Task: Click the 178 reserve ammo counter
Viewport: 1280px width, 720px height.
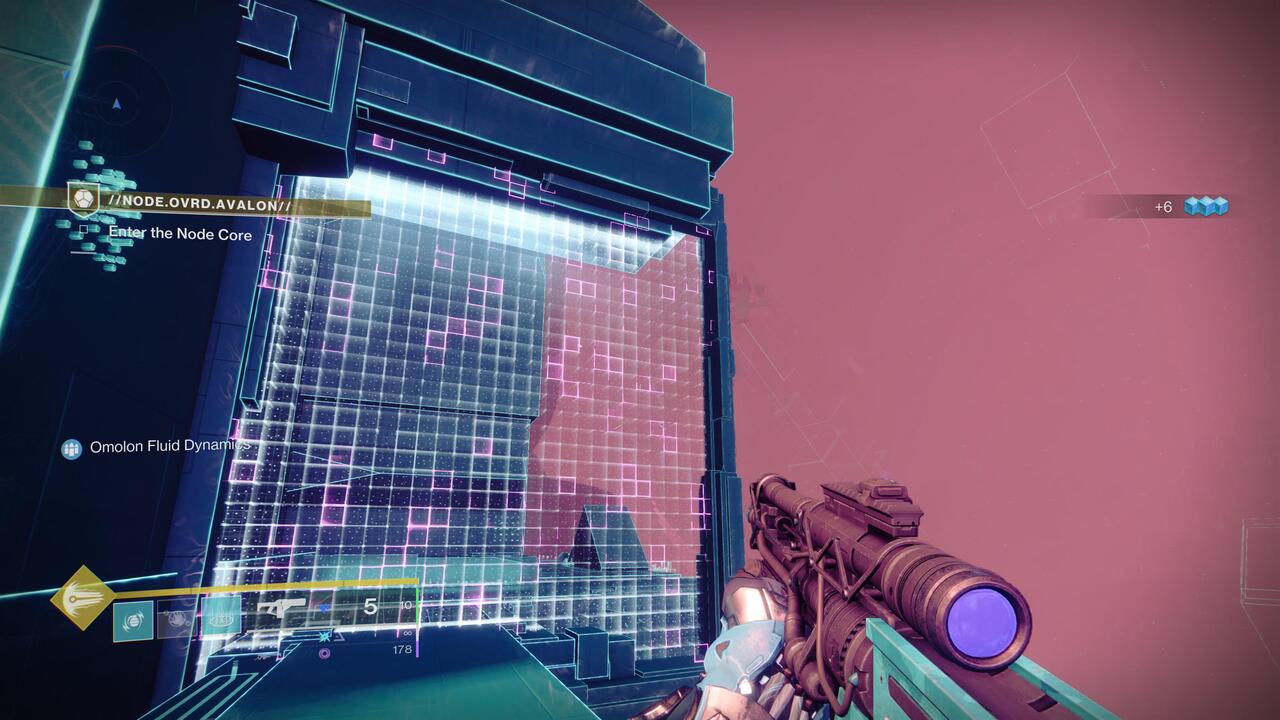Action: pyautogui.click(x=403, y=651)
